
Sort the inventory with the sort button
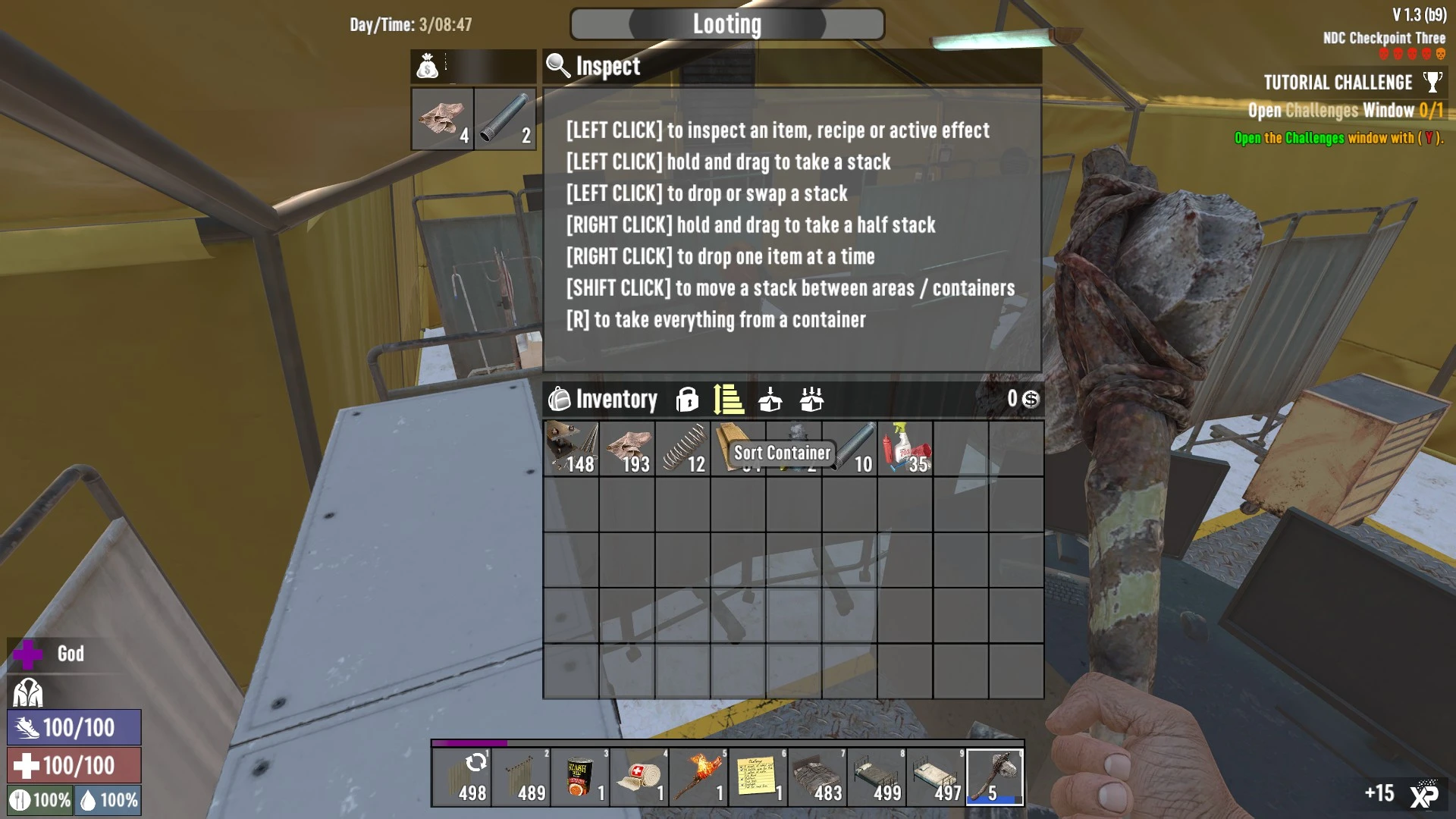point(728,399)
